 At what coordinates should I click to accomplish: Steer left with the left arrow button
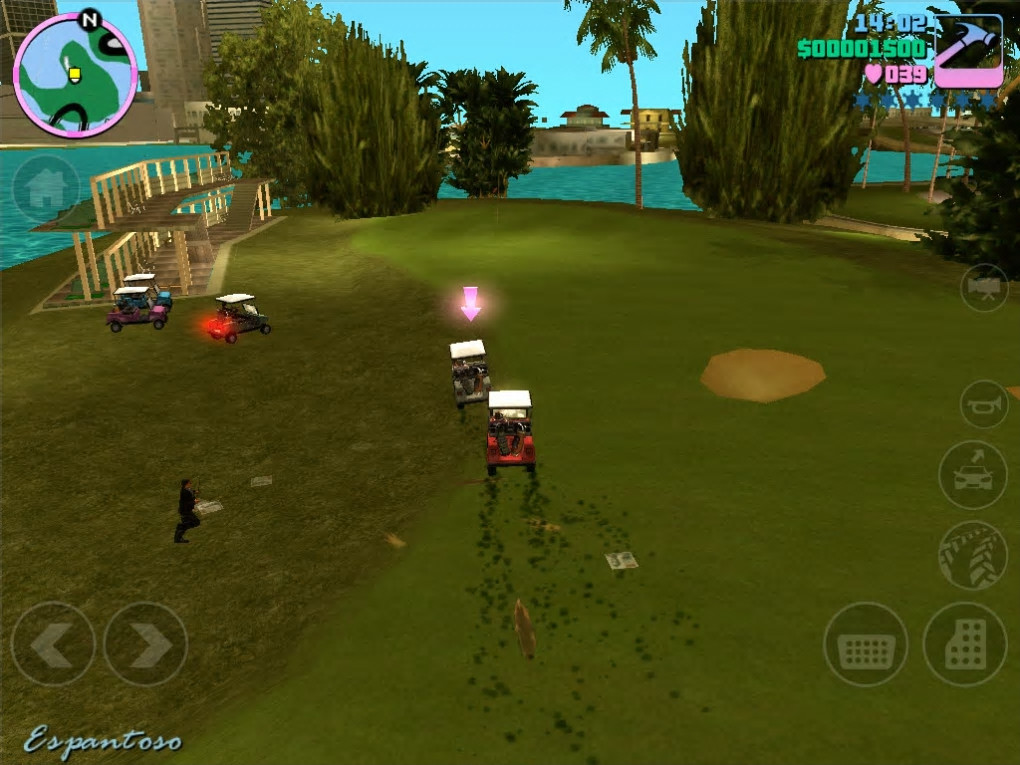53,644
